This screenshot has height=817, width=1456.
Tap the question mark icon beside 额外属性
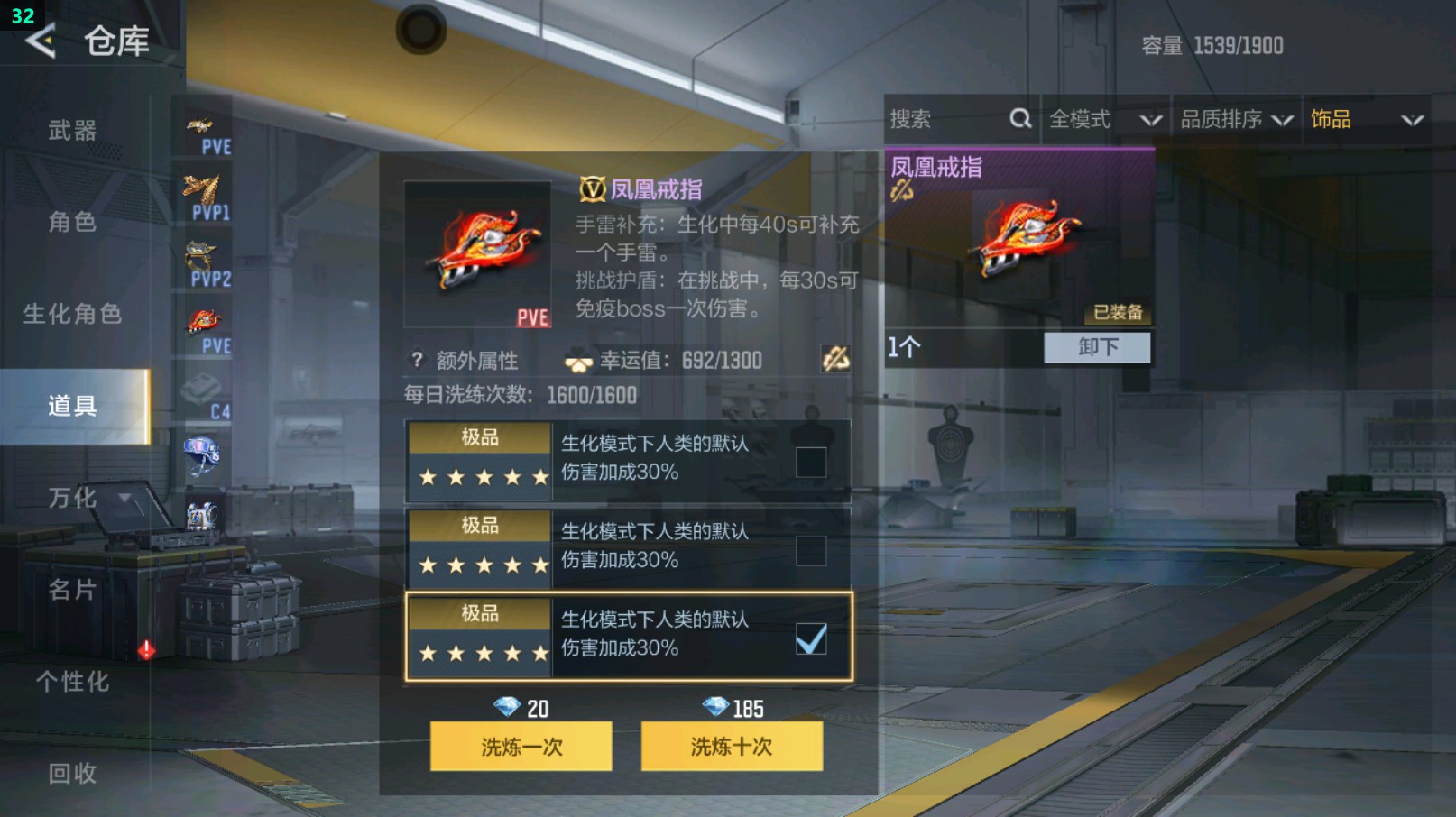415,360
